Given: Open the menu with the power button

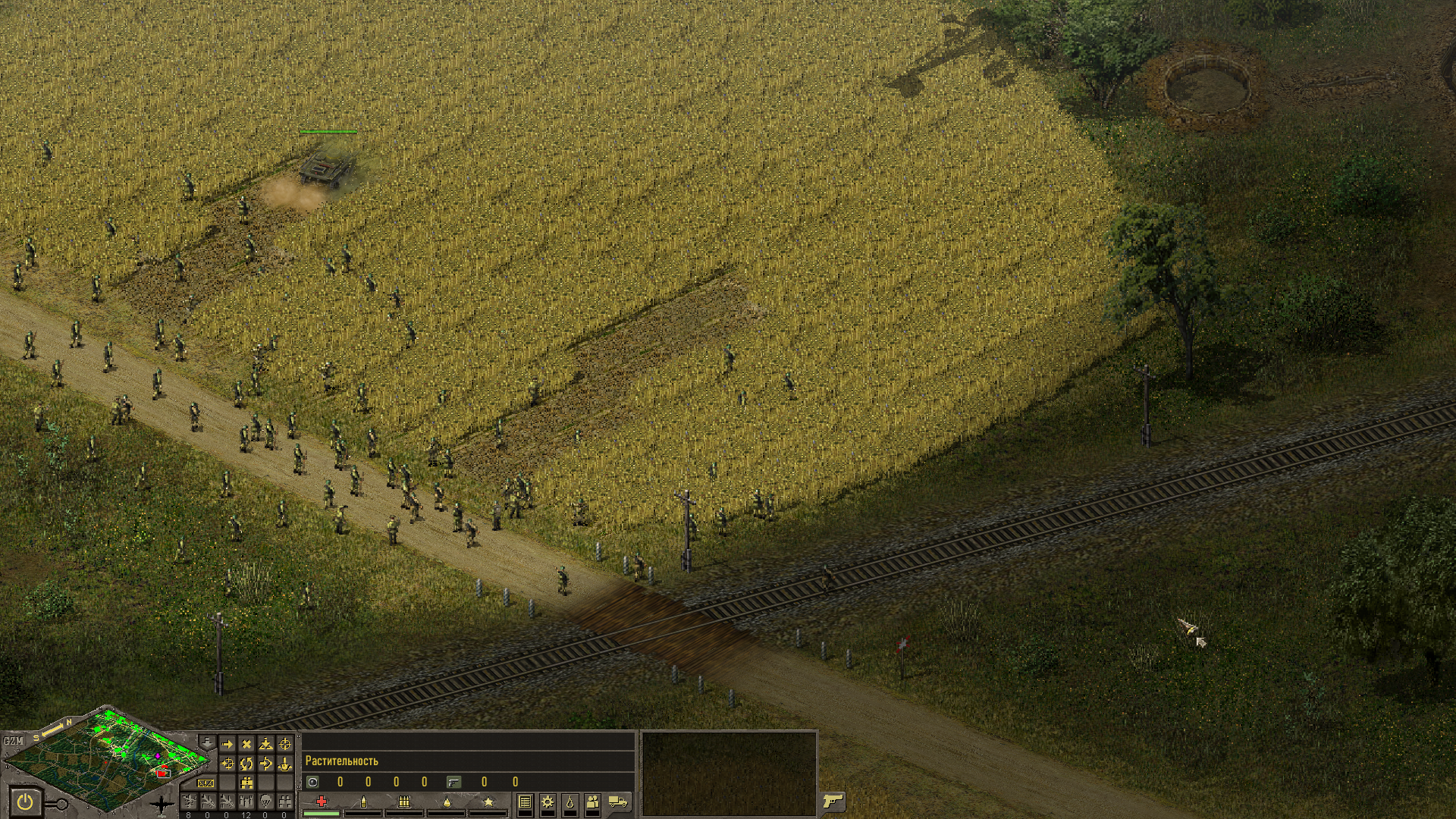Looking at the screenshot, I should 25,801.
